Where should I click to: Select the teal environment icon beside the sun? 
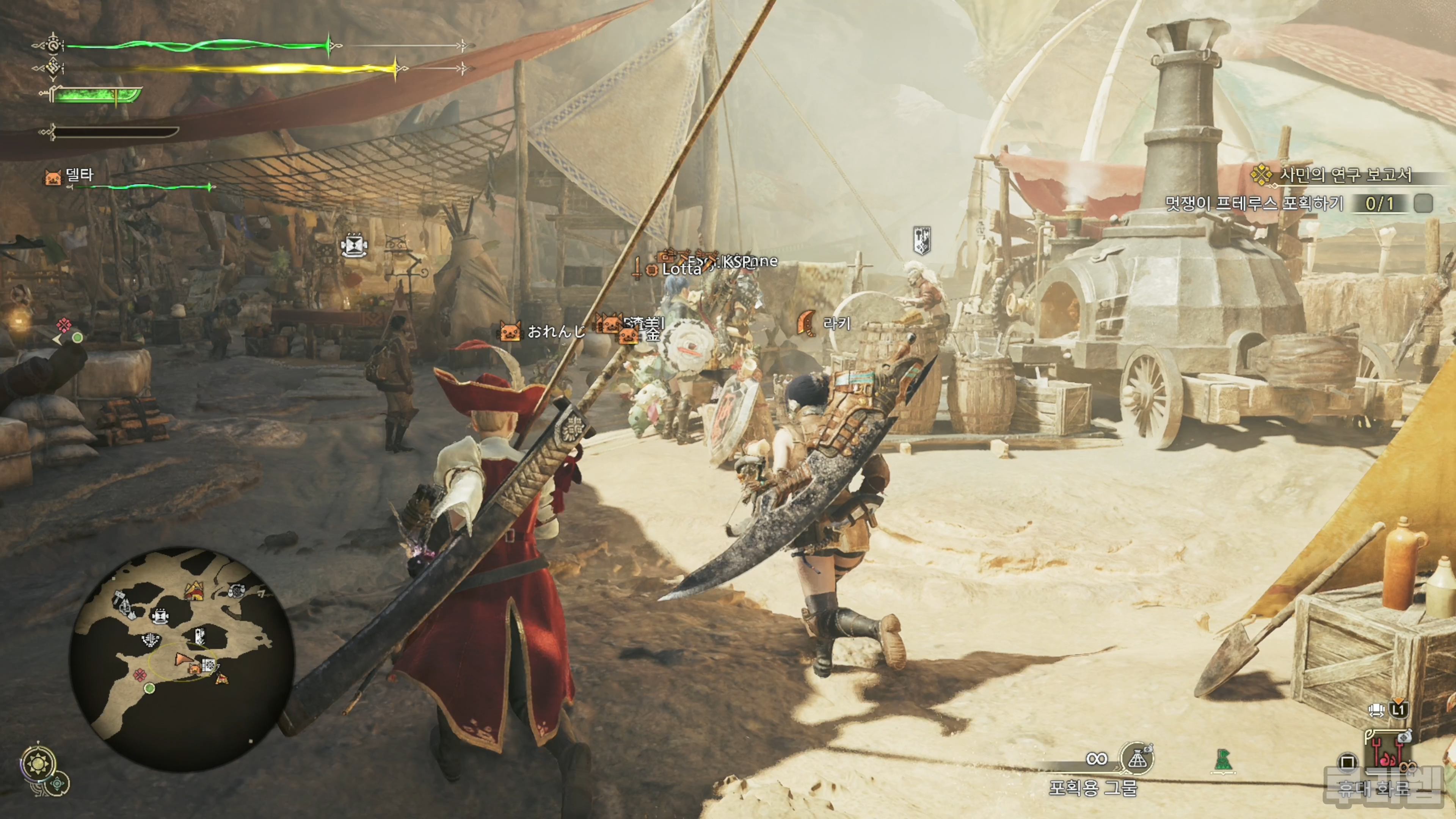57,784
